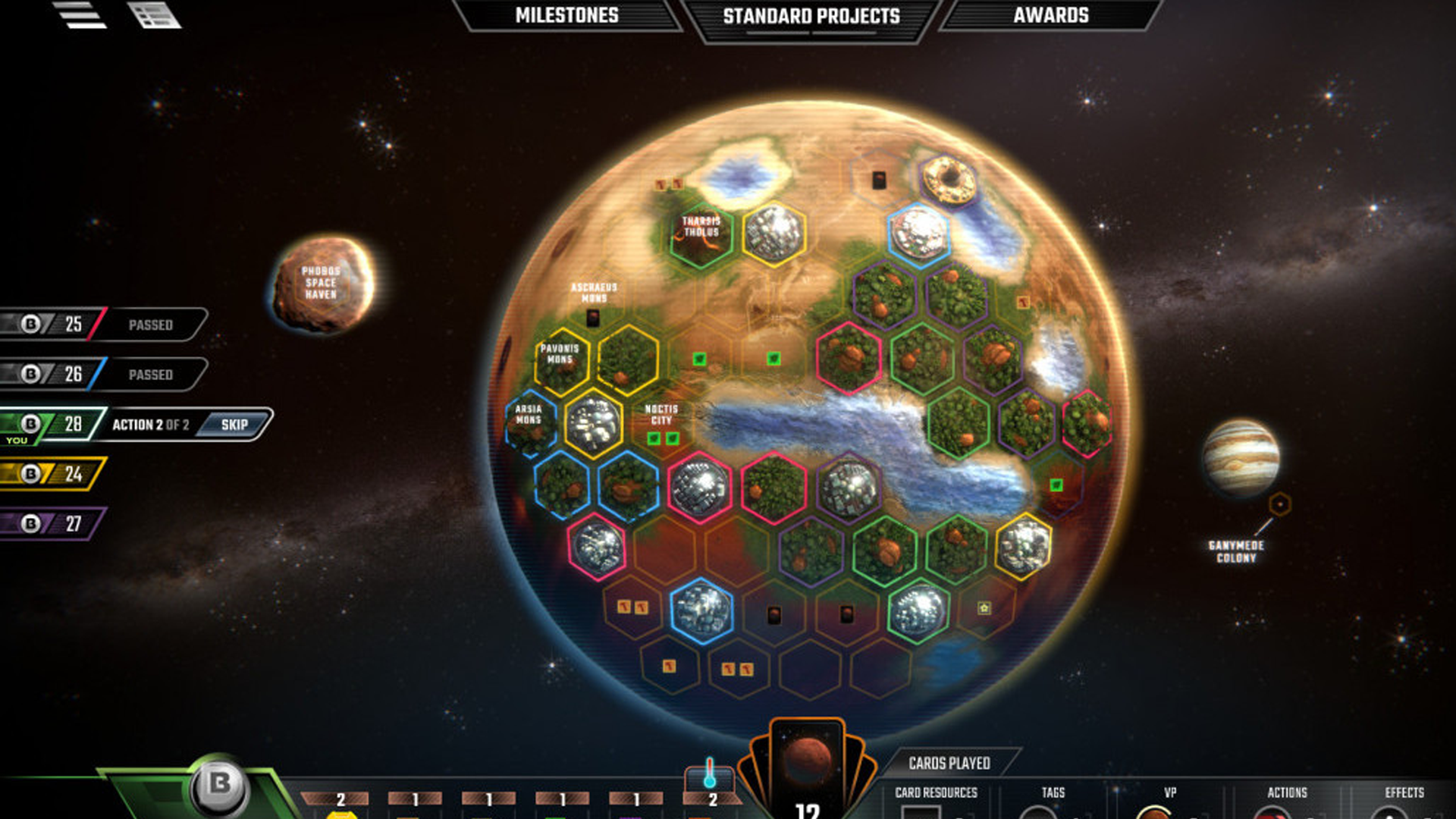This screenshot has height=819, width=1456.
Task: Open the STANDARD PROJECTS menu
Action: [x=811, y=14]
